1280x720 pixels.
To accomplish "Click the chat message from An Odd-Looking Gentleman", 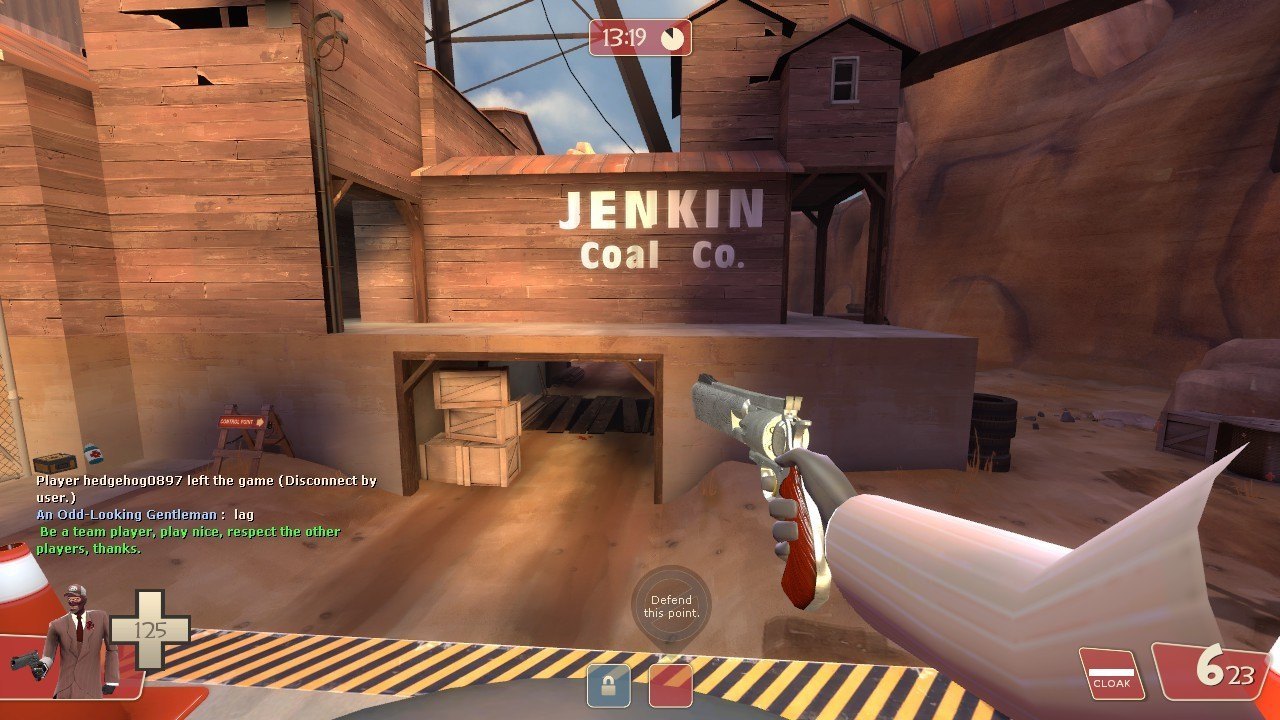I will [145, 514].
